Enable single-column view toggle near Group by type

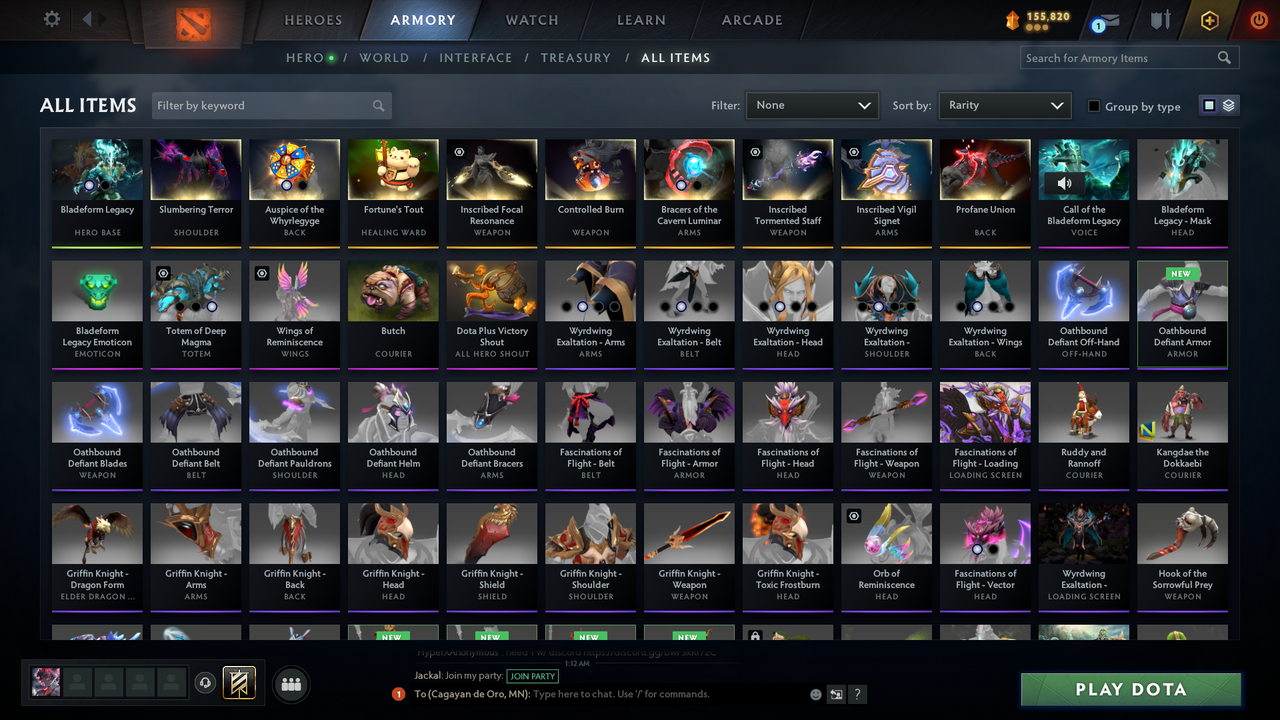pos(1209,106)
